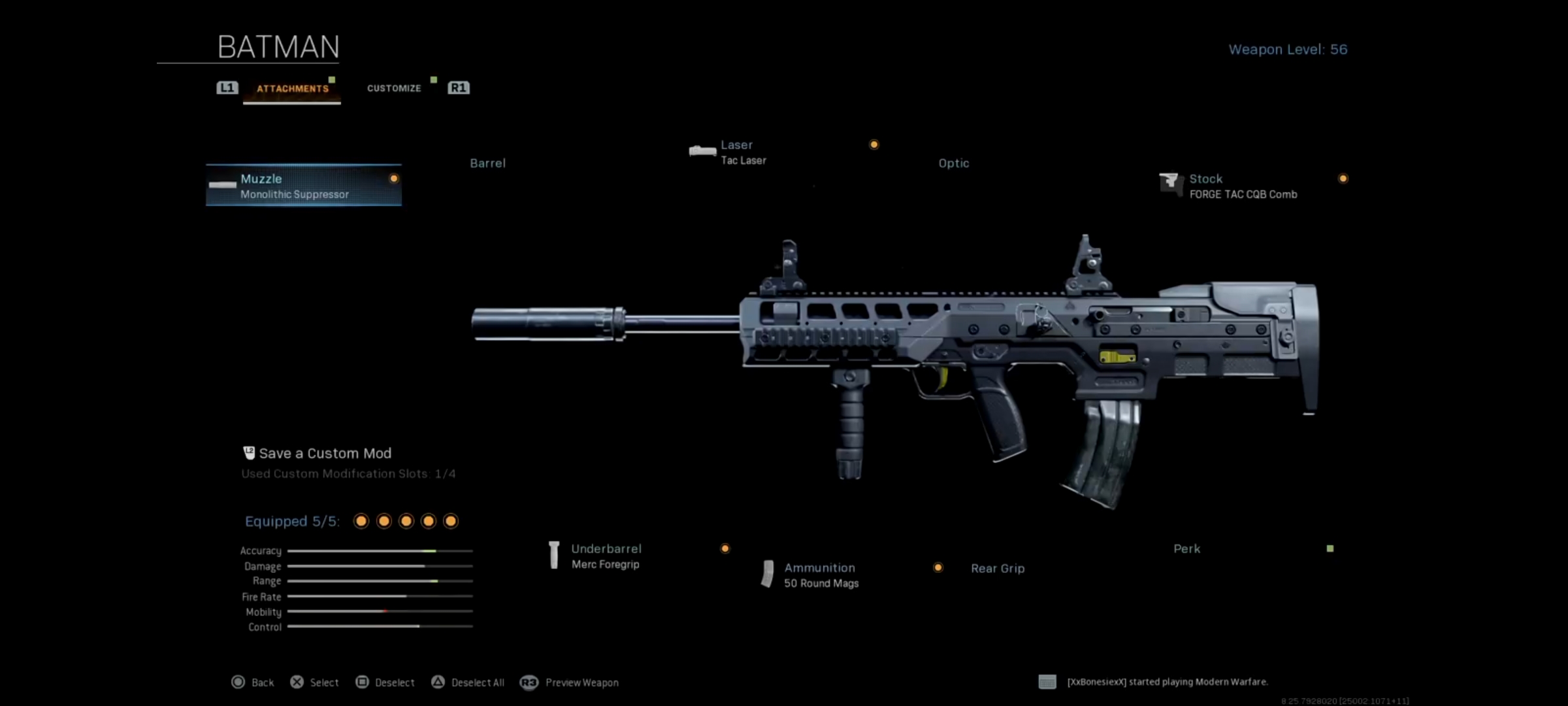Click the 50 Round Mags ammunition icon
This screenshot has width=1568, height=706.
tap(768, 575)
